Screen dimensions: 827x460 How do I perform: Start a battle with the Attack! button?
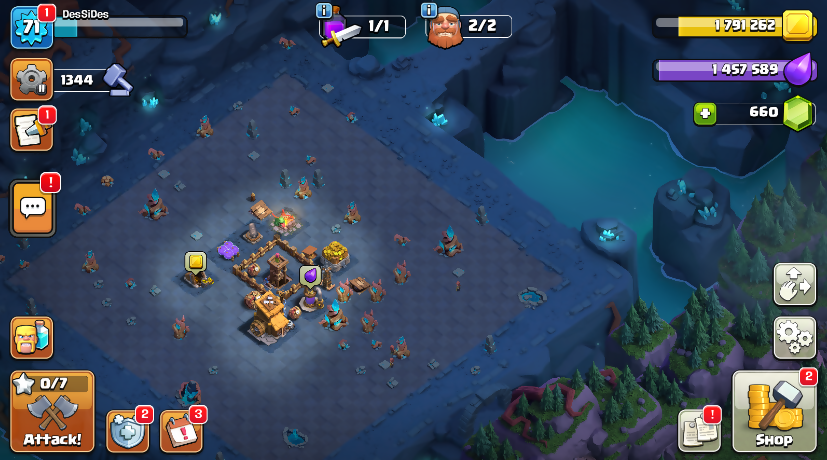point(52,411)
